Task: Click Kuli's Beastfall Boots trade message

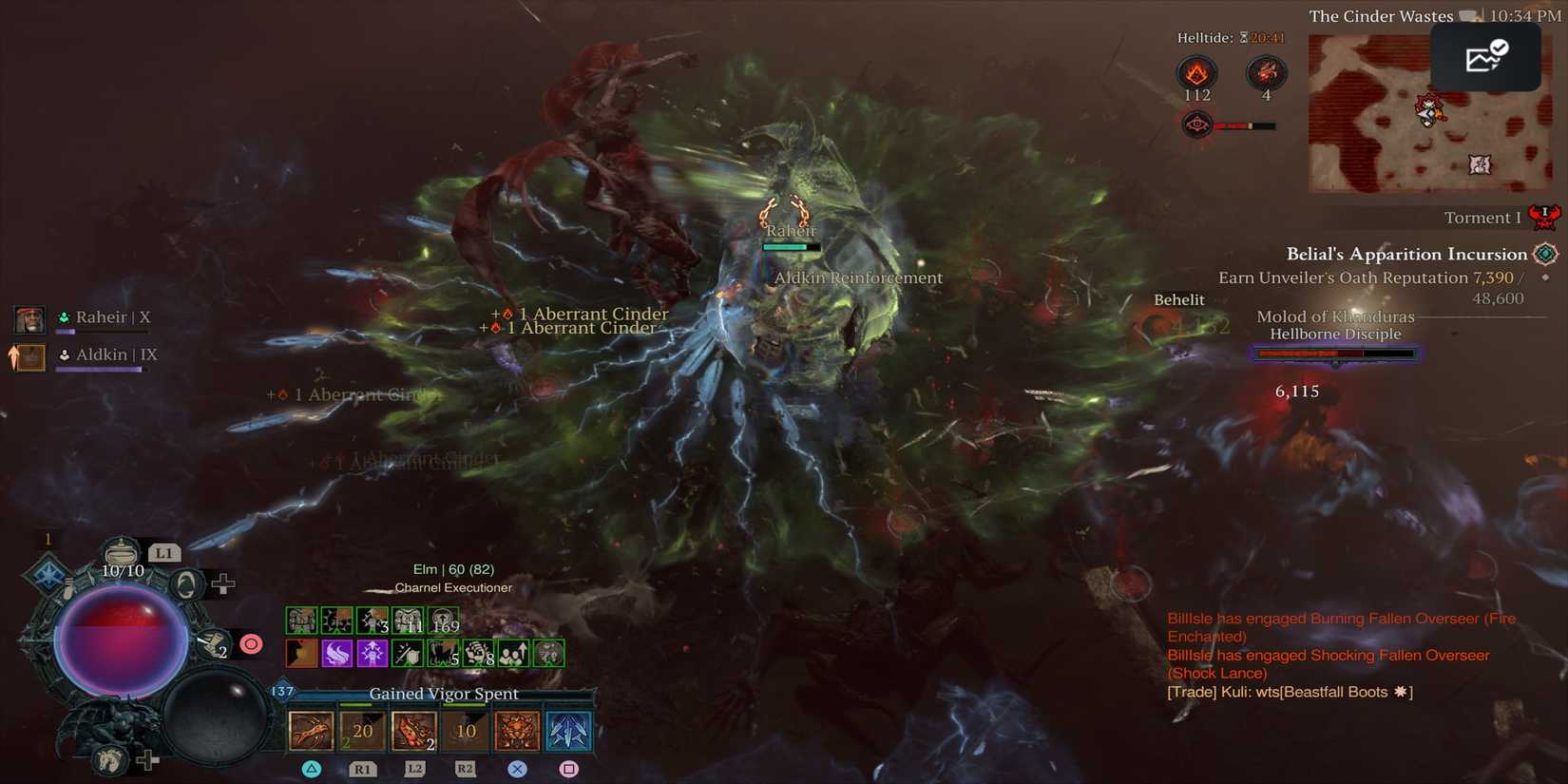Action: 1289,692
